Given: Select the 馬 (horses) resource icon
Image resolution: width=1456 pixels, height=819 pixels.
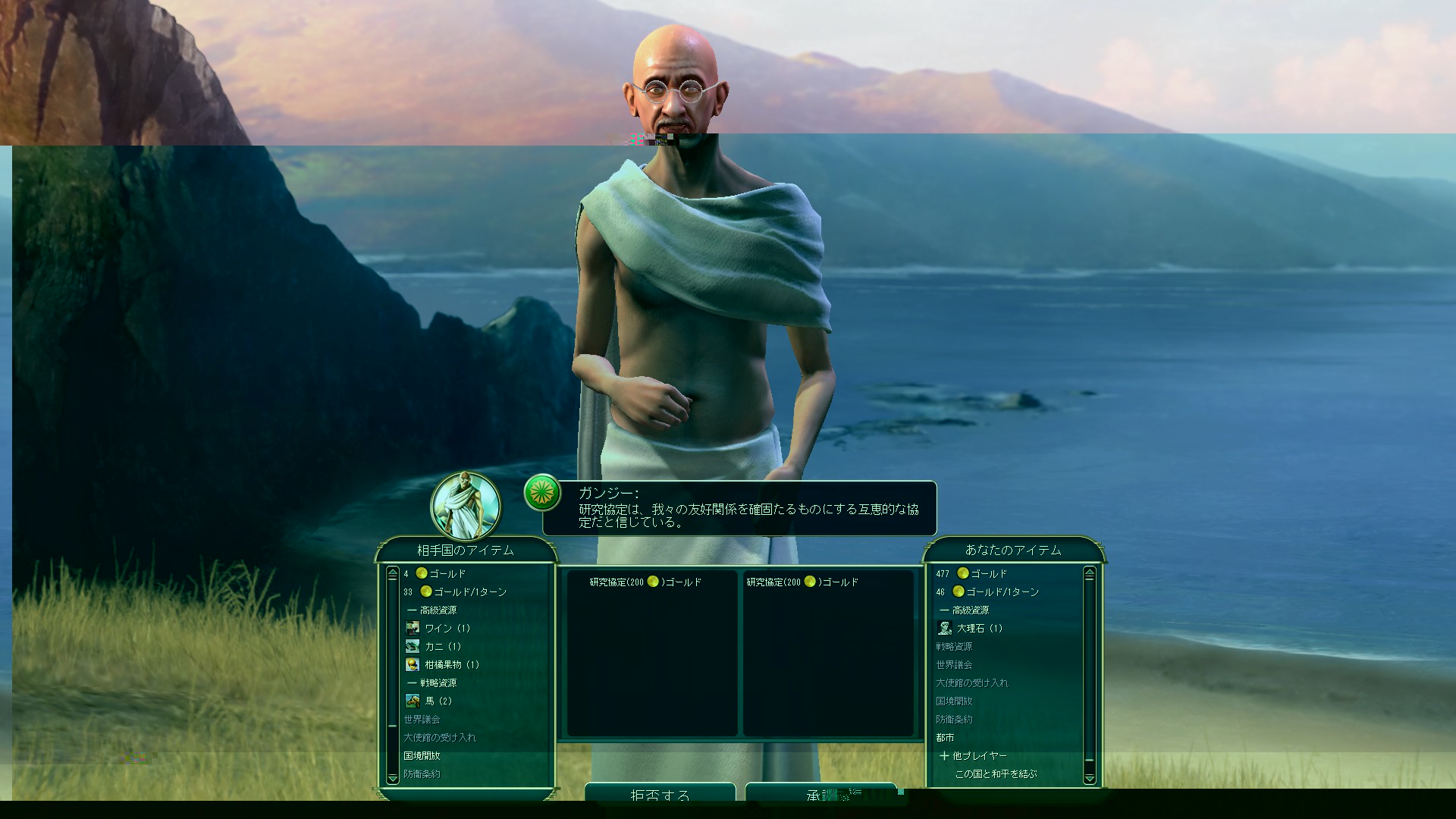Looking at the screenshot, I should coord(413,700).
